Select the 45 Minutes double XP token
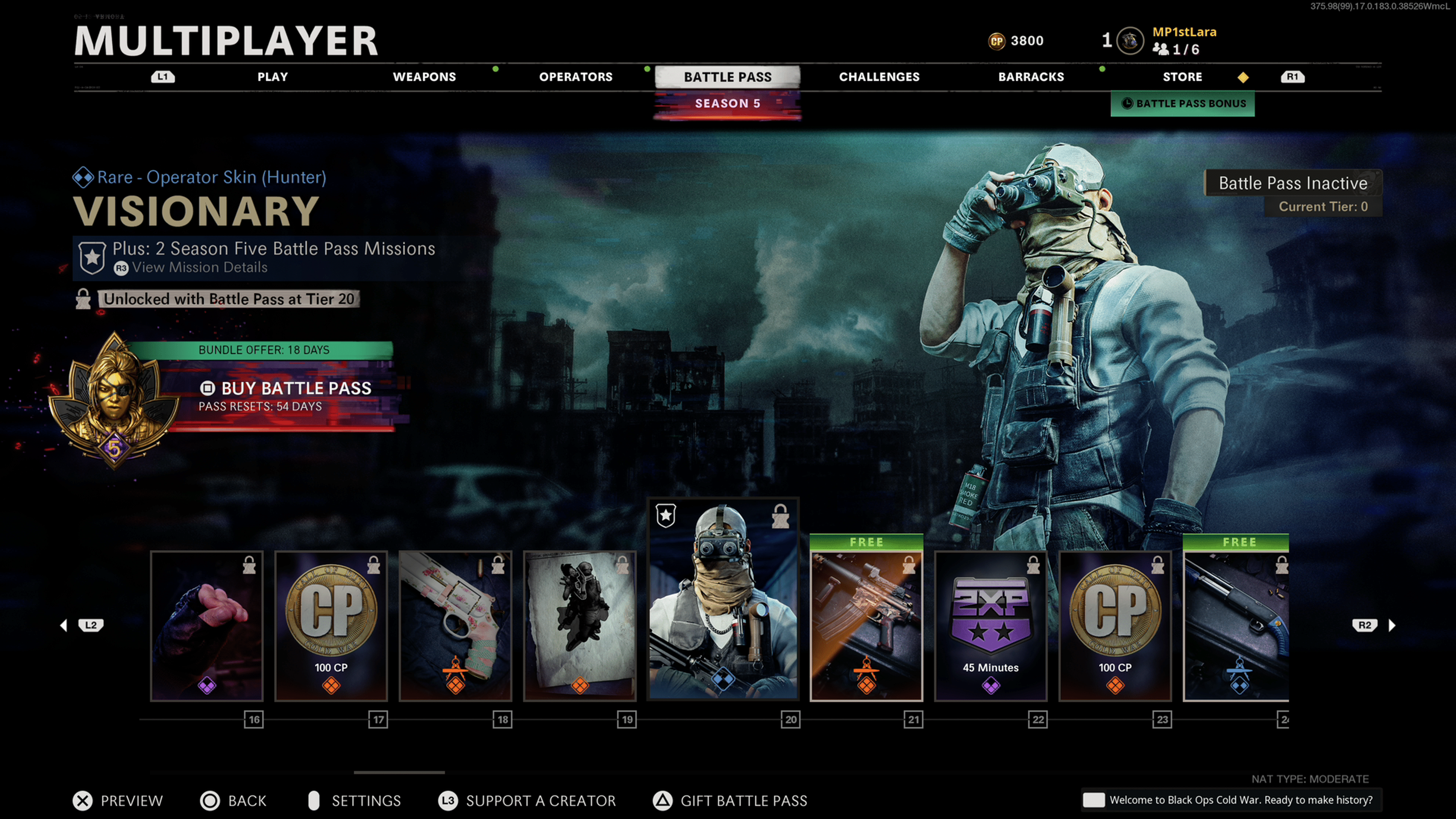The image size is (1456, 819). click(990, 626)
